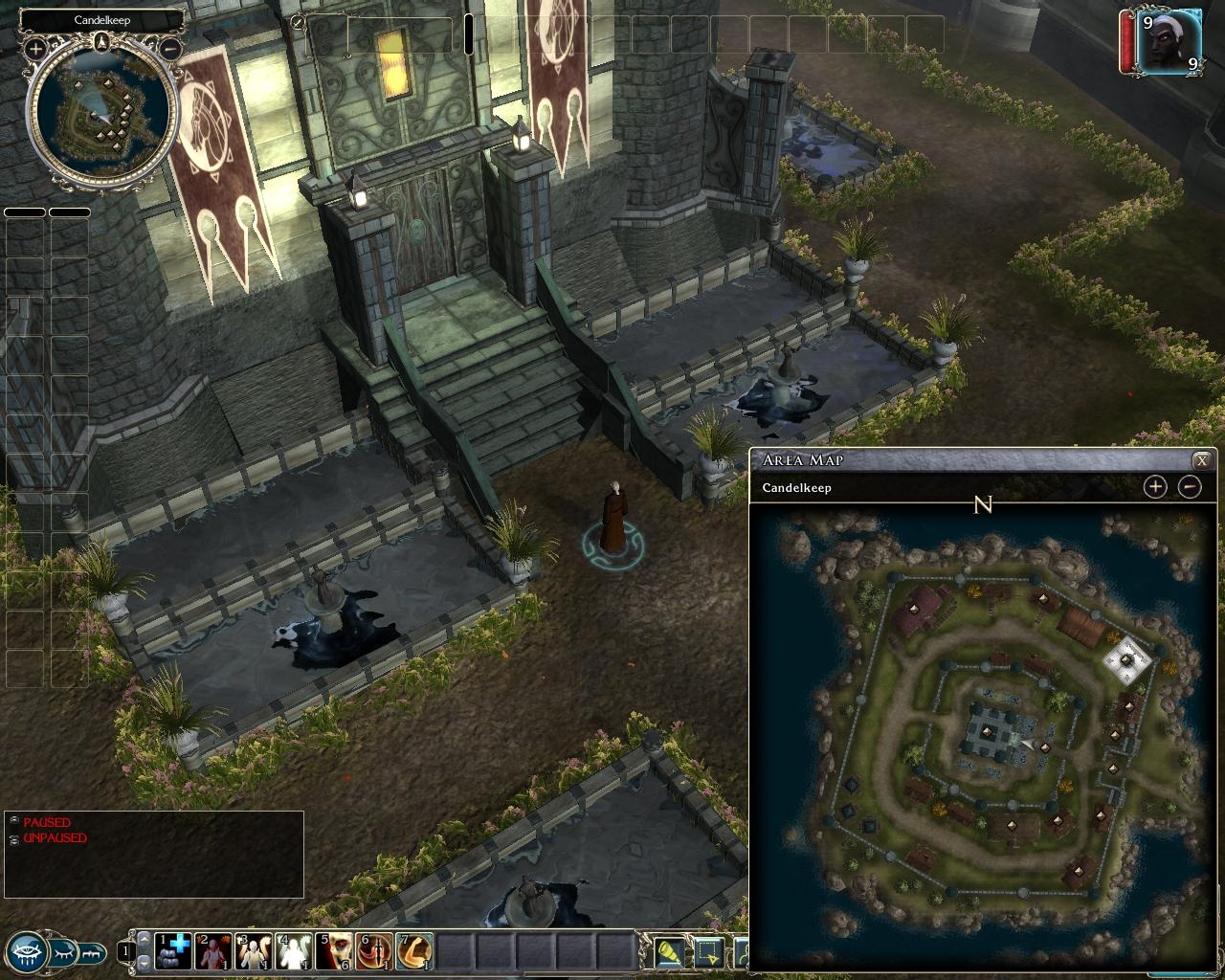Cast the glowing white figure spell in slot 4

(294, 951)
